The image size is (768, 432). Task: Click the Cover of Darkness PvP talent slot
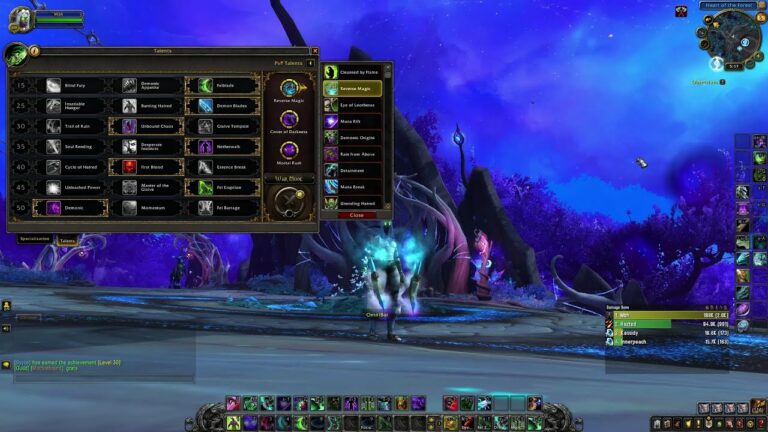click(x=290, y=119)
